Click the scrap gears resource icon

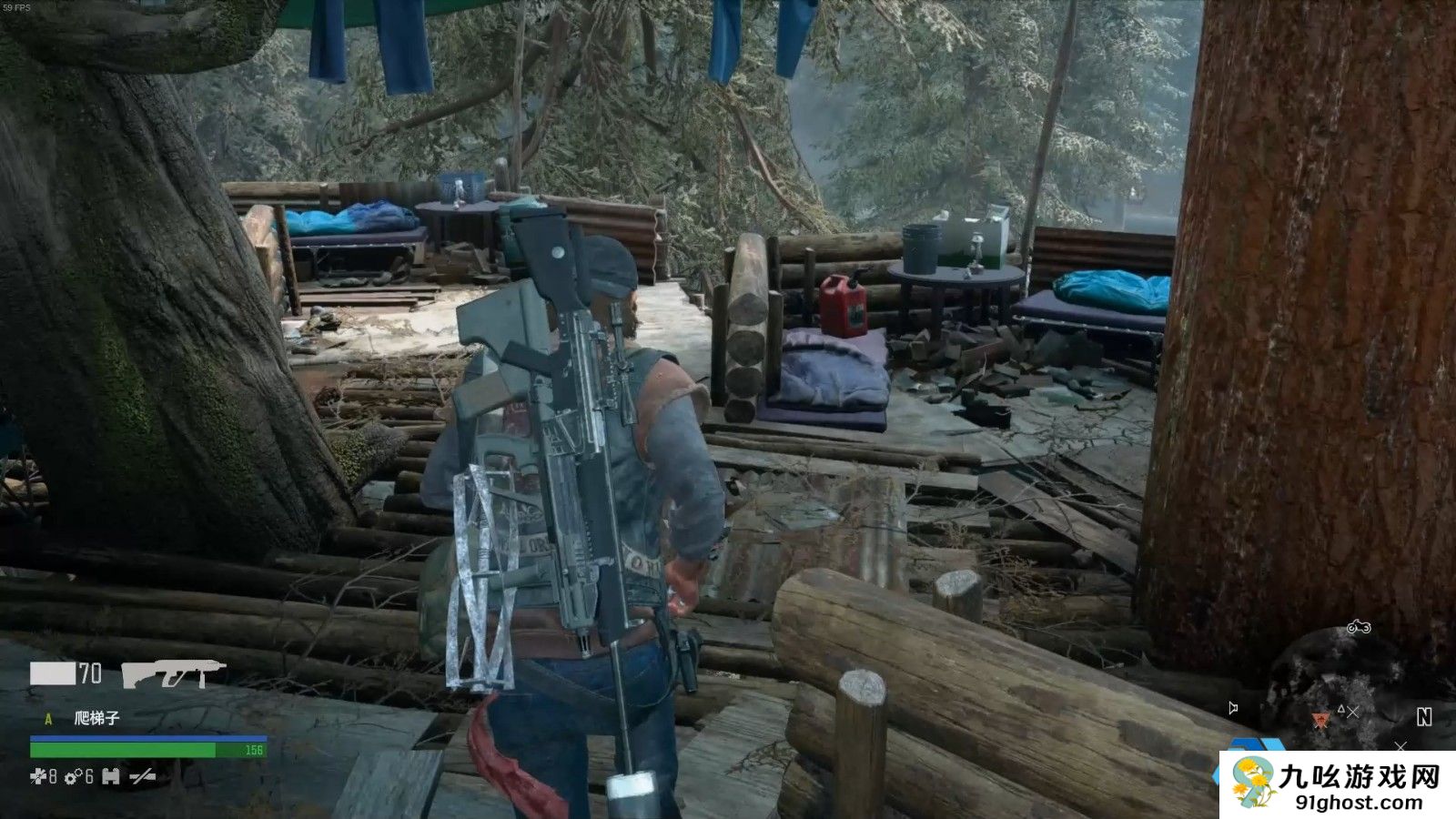click(72, 776)
